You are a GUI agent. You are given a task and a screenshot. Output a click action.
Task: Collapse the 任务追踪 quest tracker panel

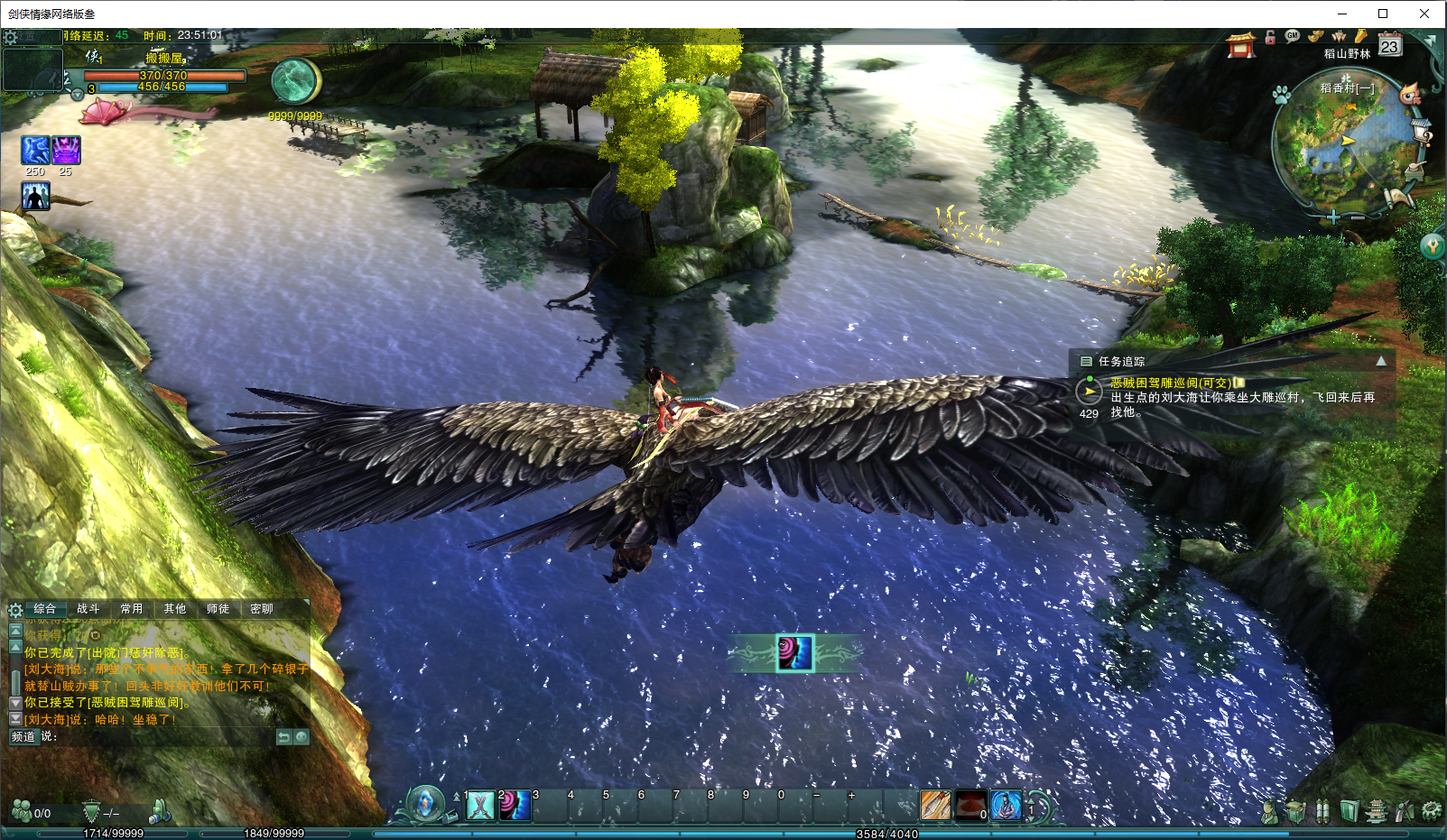point(1381,361)
